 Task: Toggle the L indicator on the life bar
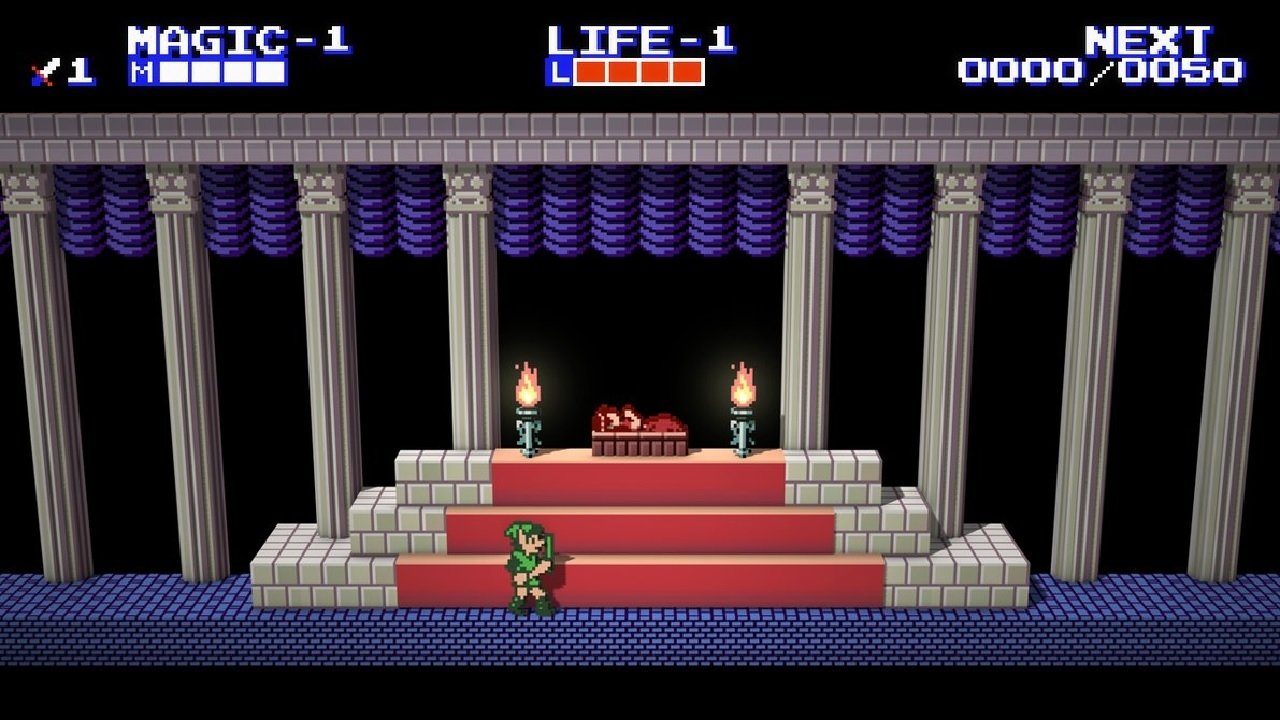tap(560, 70)
